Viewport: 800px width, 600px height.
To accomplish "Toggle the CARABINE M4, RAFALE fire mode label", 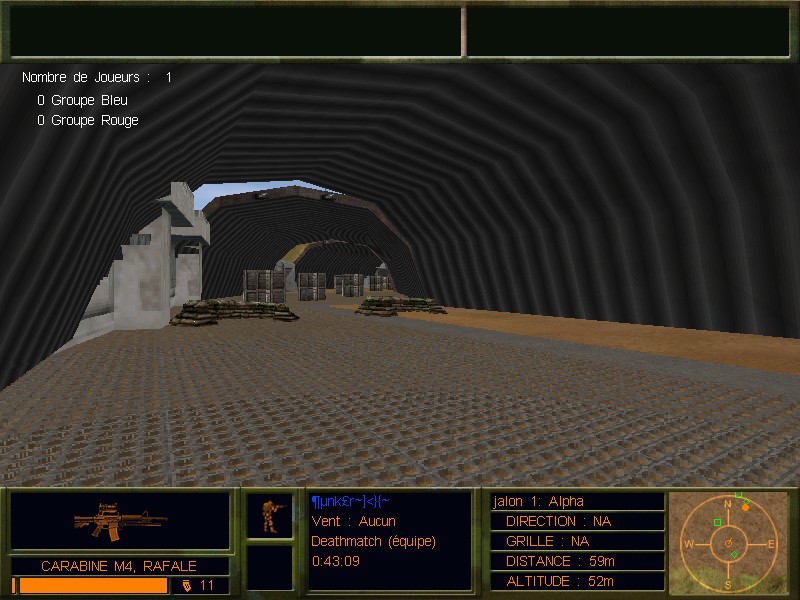I will click(119, 566).
